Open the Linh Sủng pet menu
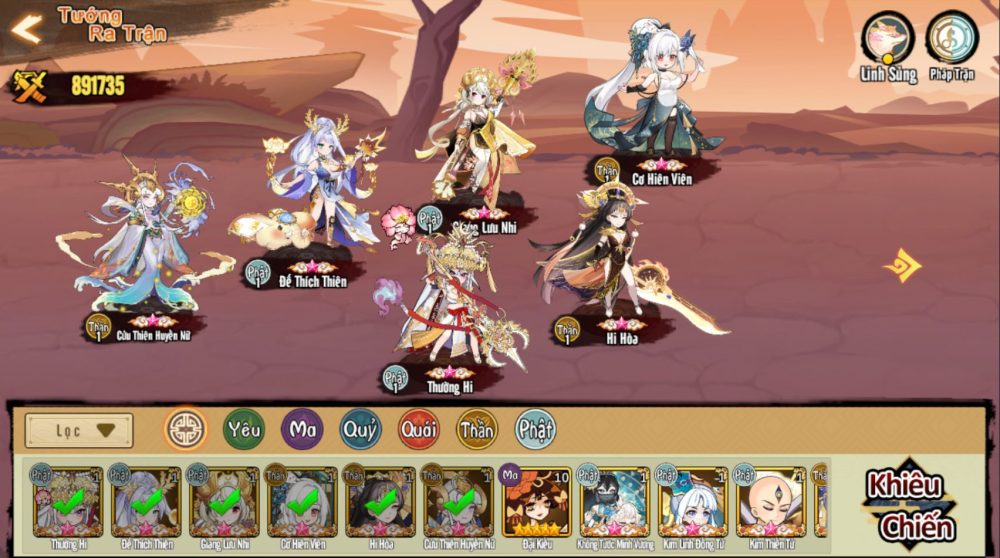1000x558 pixels. [x=887, y=39]
